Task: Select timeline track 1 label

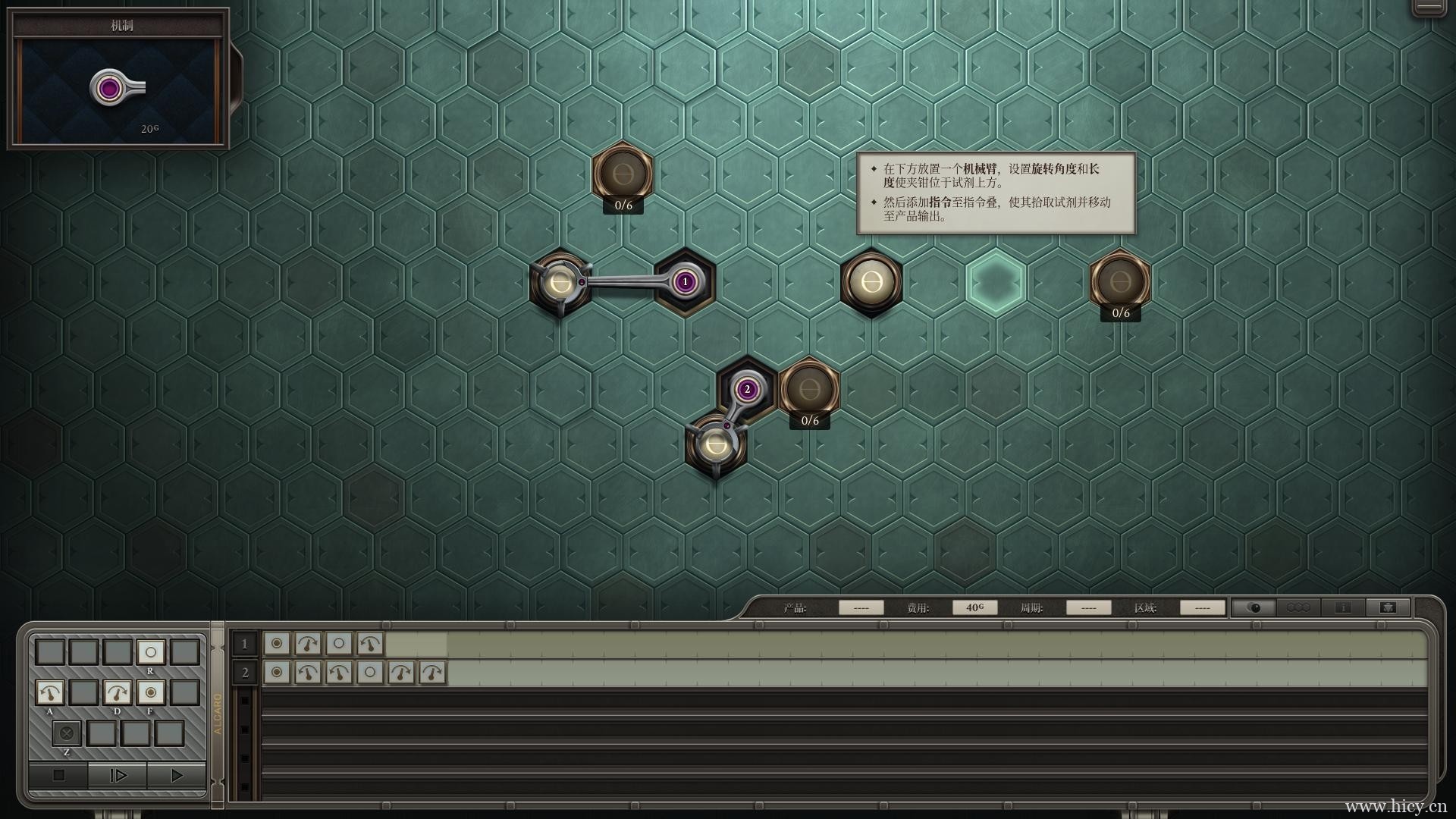Action: (244, 644)
